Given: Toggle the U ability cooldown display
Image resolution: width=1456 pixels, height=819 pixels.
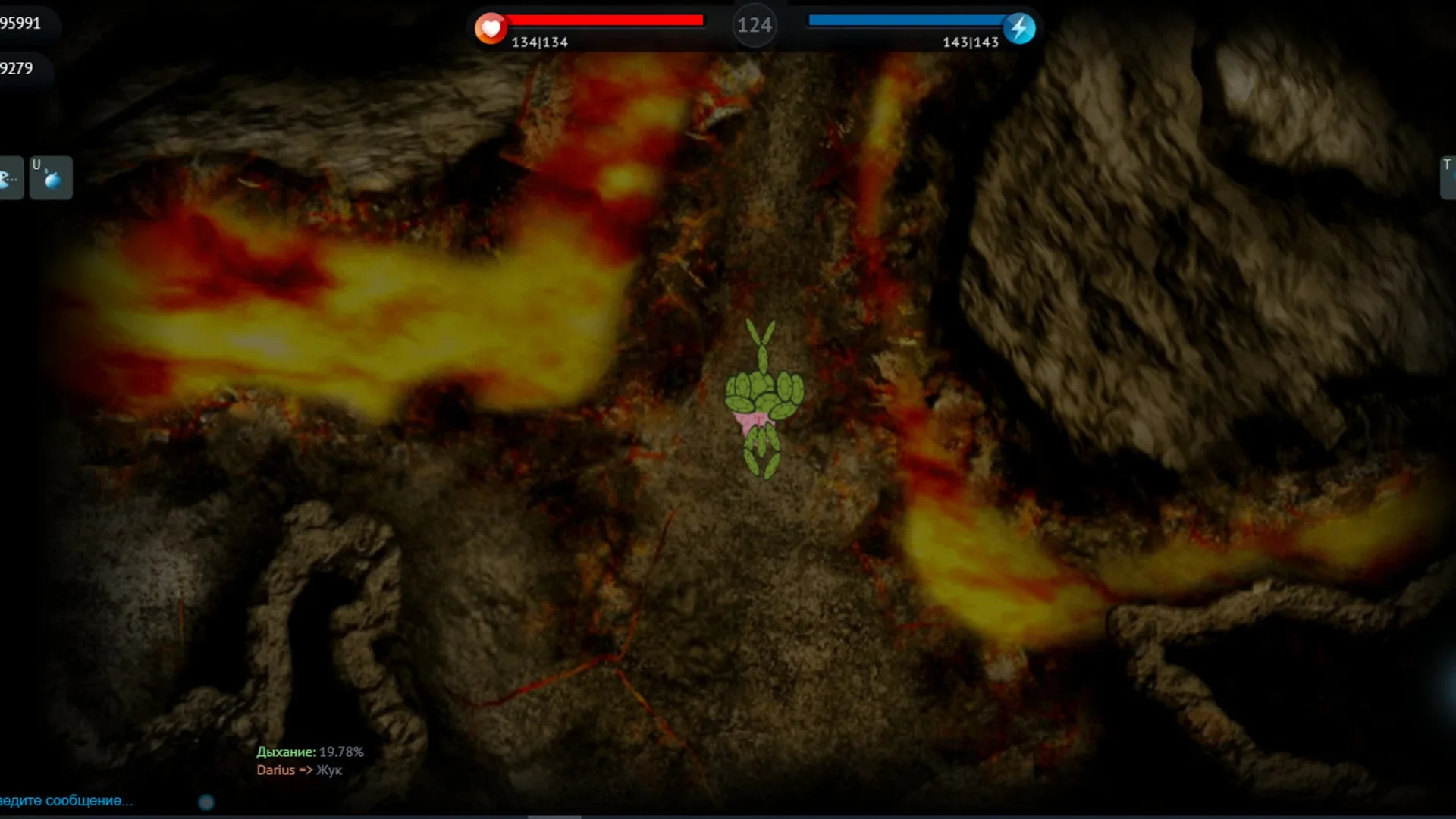Looking at the screenshot, I should (x=50, y=177).
